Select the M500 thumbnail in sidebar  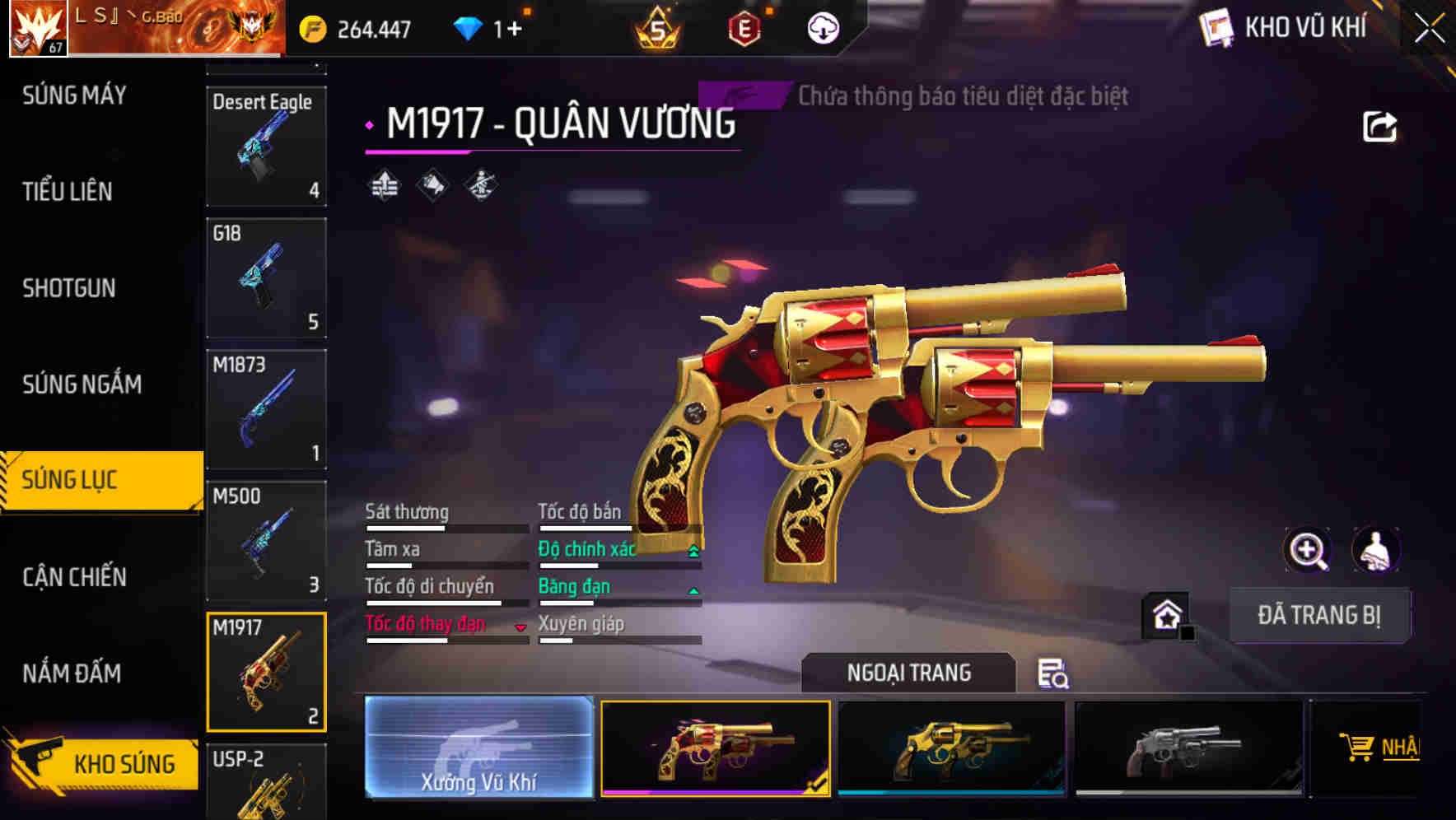tap(266, 541)
